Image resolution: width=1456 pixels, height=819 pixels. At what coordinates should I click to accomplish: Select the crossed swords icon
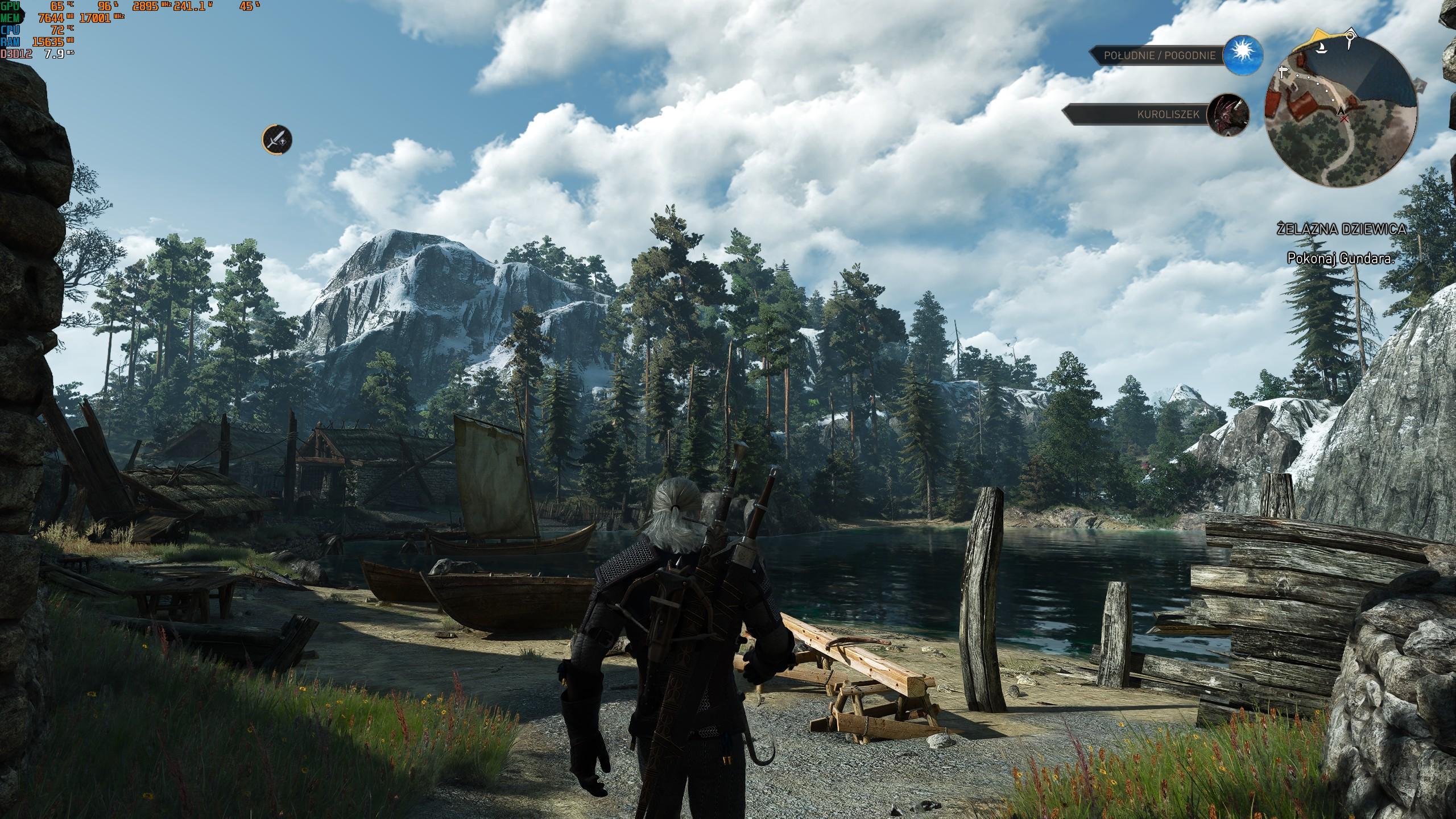coord(277,139)
